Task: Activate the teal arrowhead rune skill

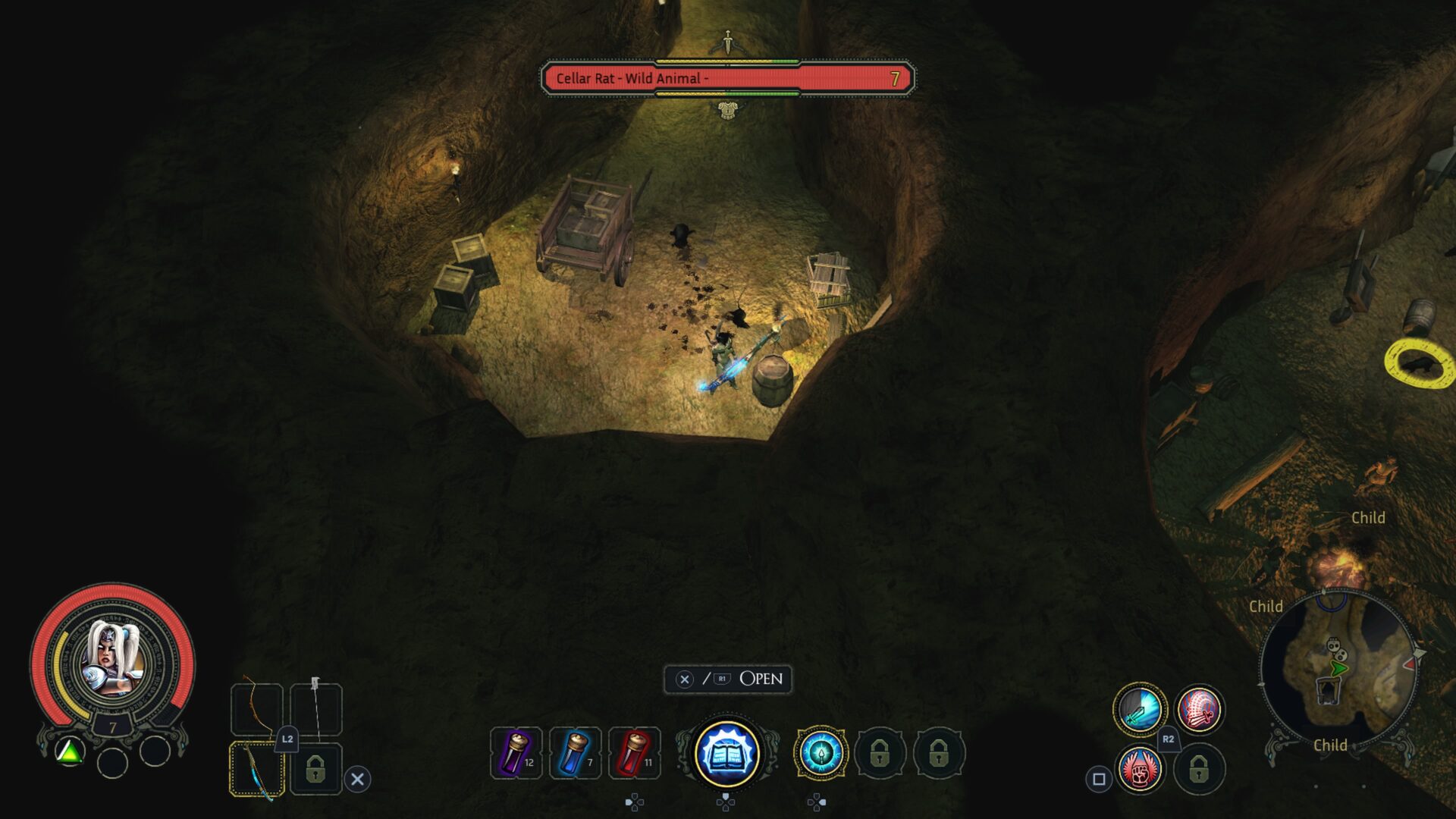Action: pyautogui.click(x=821, y=753)
